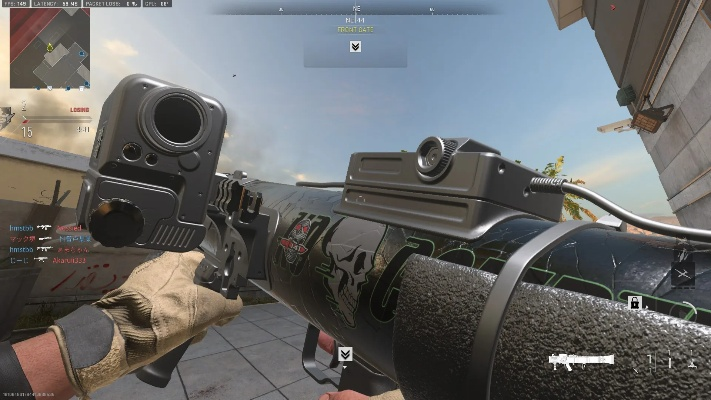The width and height of the screenshot is (711, 400).
Task: Click the minimap in the corner
Action: (x=47, y=48)
